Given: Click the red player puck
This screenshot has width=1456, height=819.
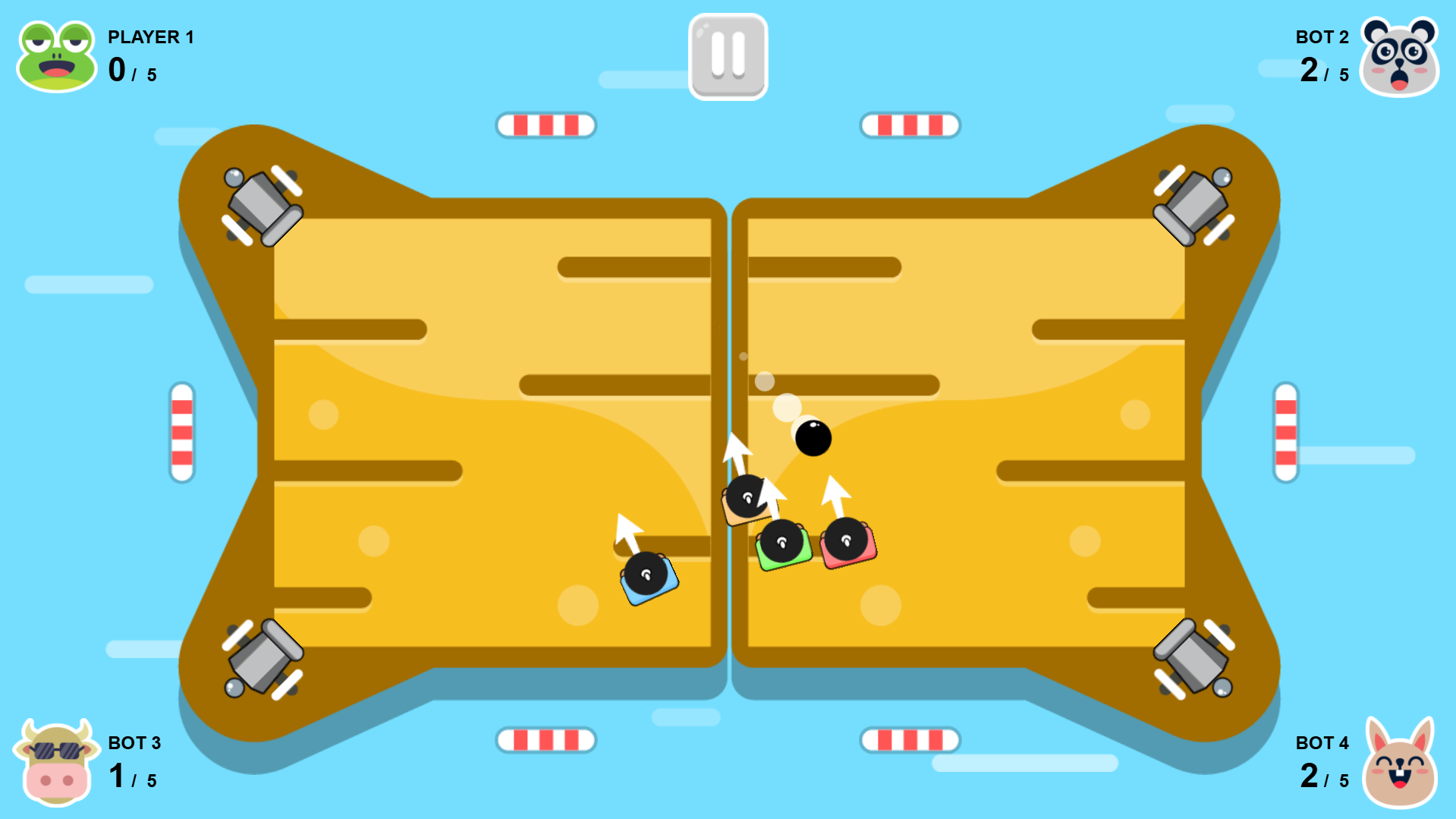Looking at the screenshot, I should 847,541.
